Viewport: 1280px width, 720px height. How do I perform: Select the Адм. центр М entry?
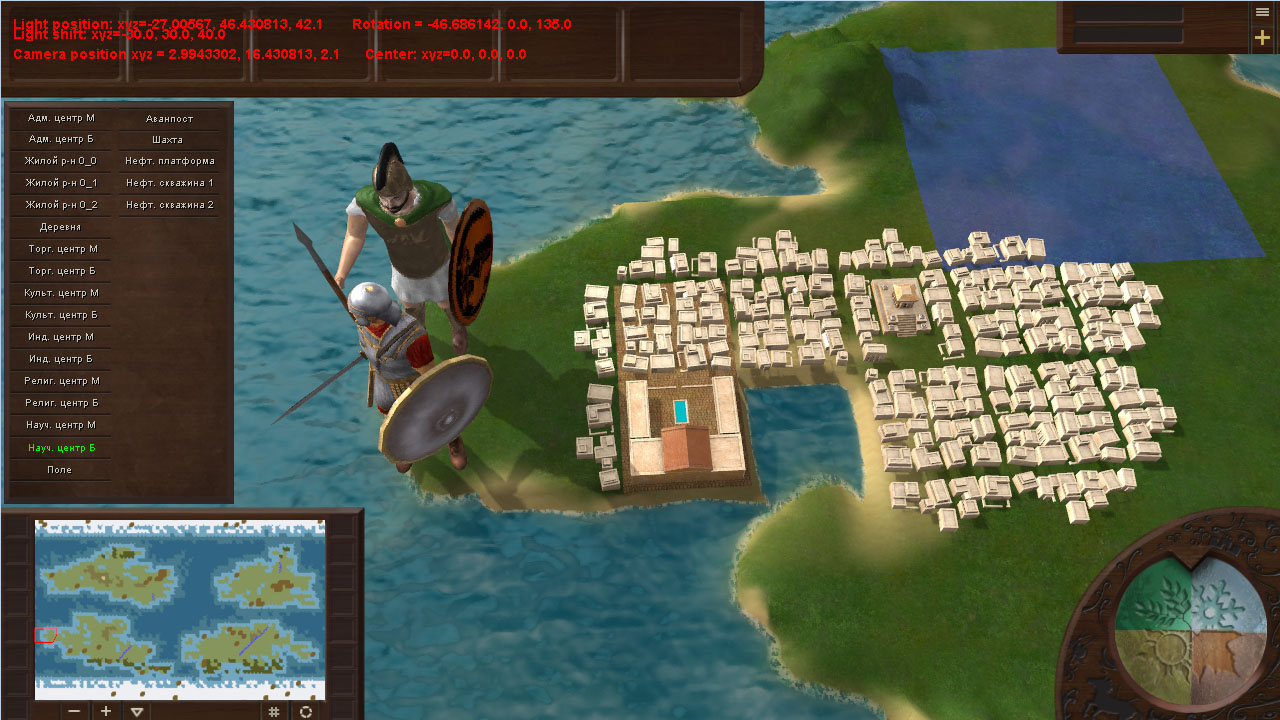62,118
